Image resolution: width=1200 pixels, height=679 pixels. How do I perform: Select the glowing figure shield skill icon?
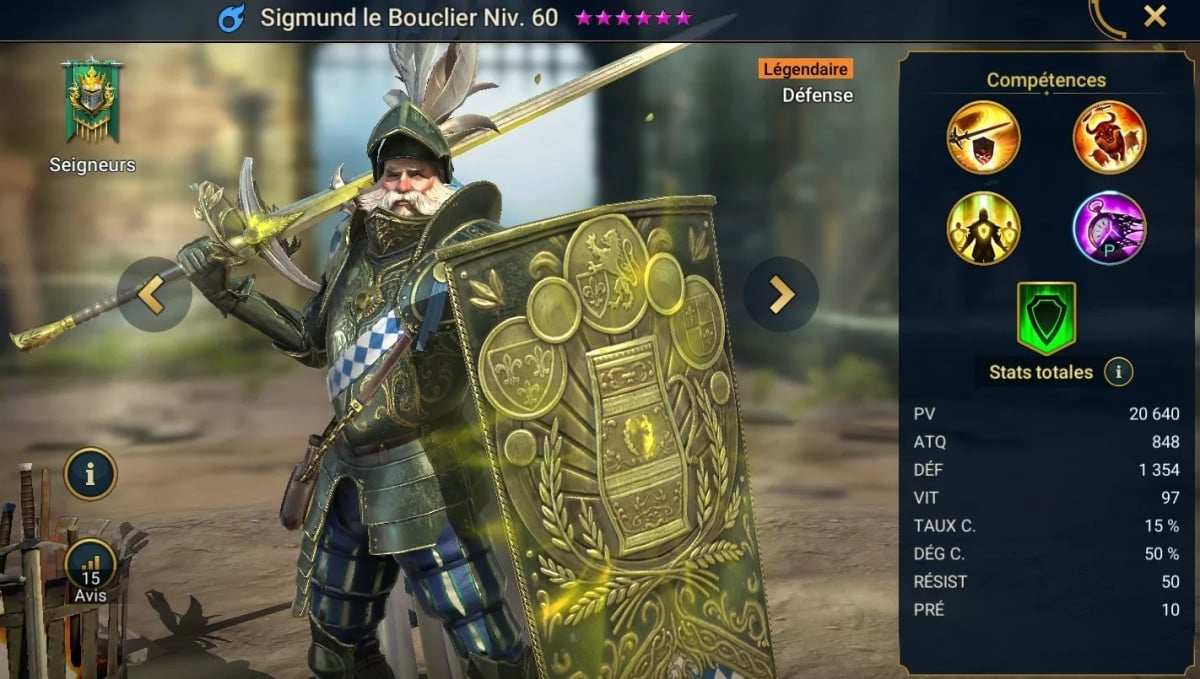pyautogui.click(x=983, y=228)
